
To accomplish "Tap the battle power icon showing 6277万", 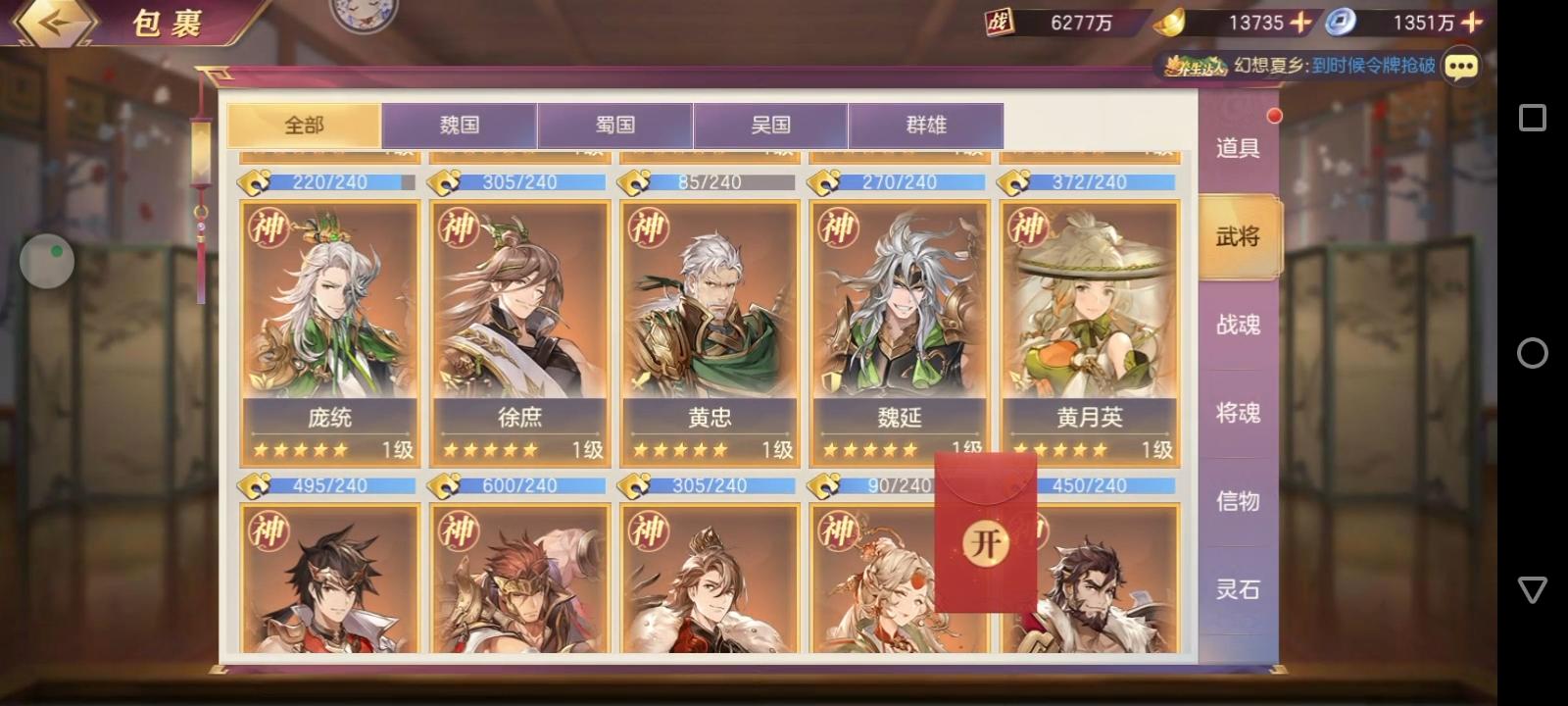I will point(997,21).
